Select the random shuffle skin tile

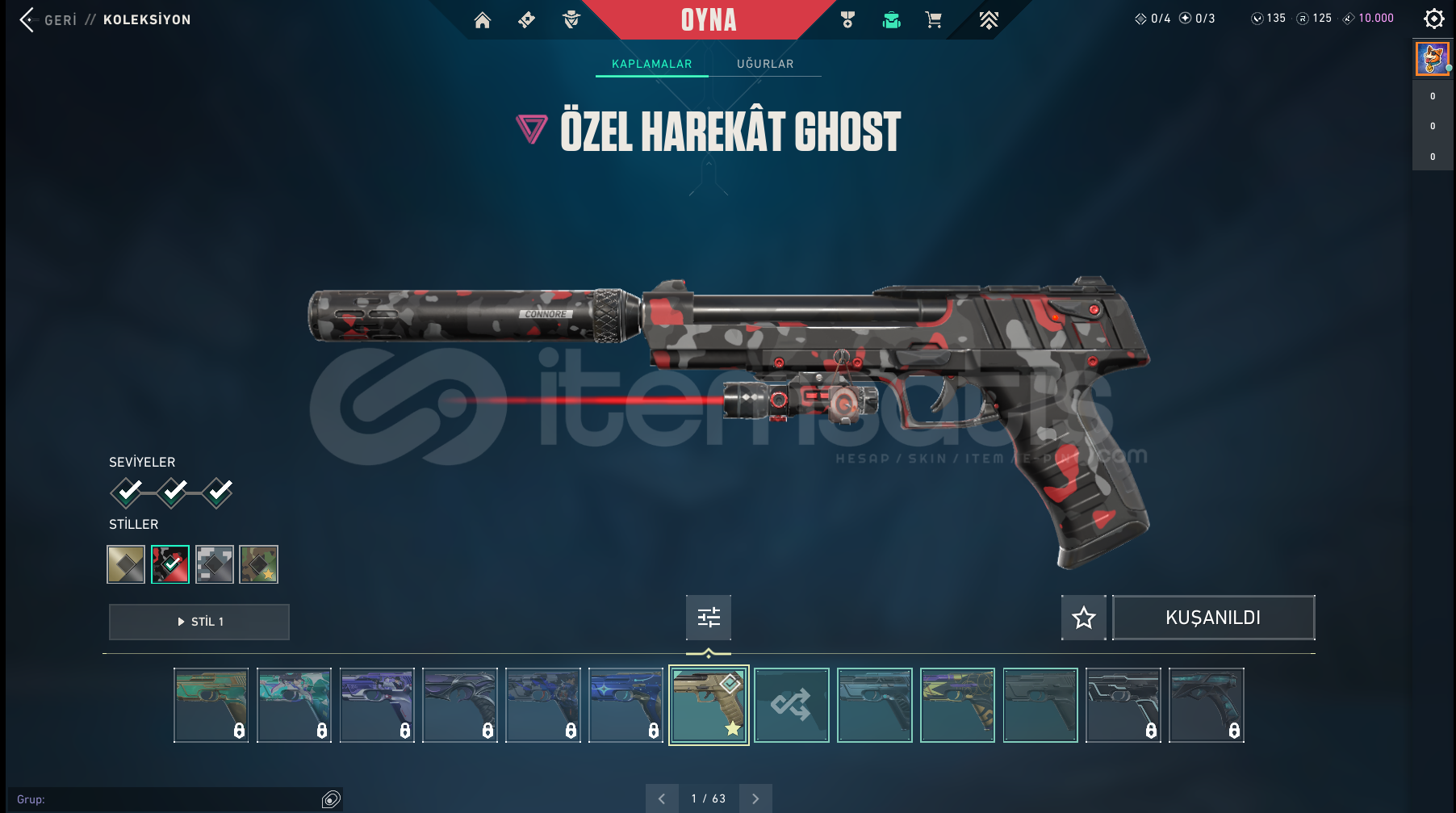coord(792,705)
